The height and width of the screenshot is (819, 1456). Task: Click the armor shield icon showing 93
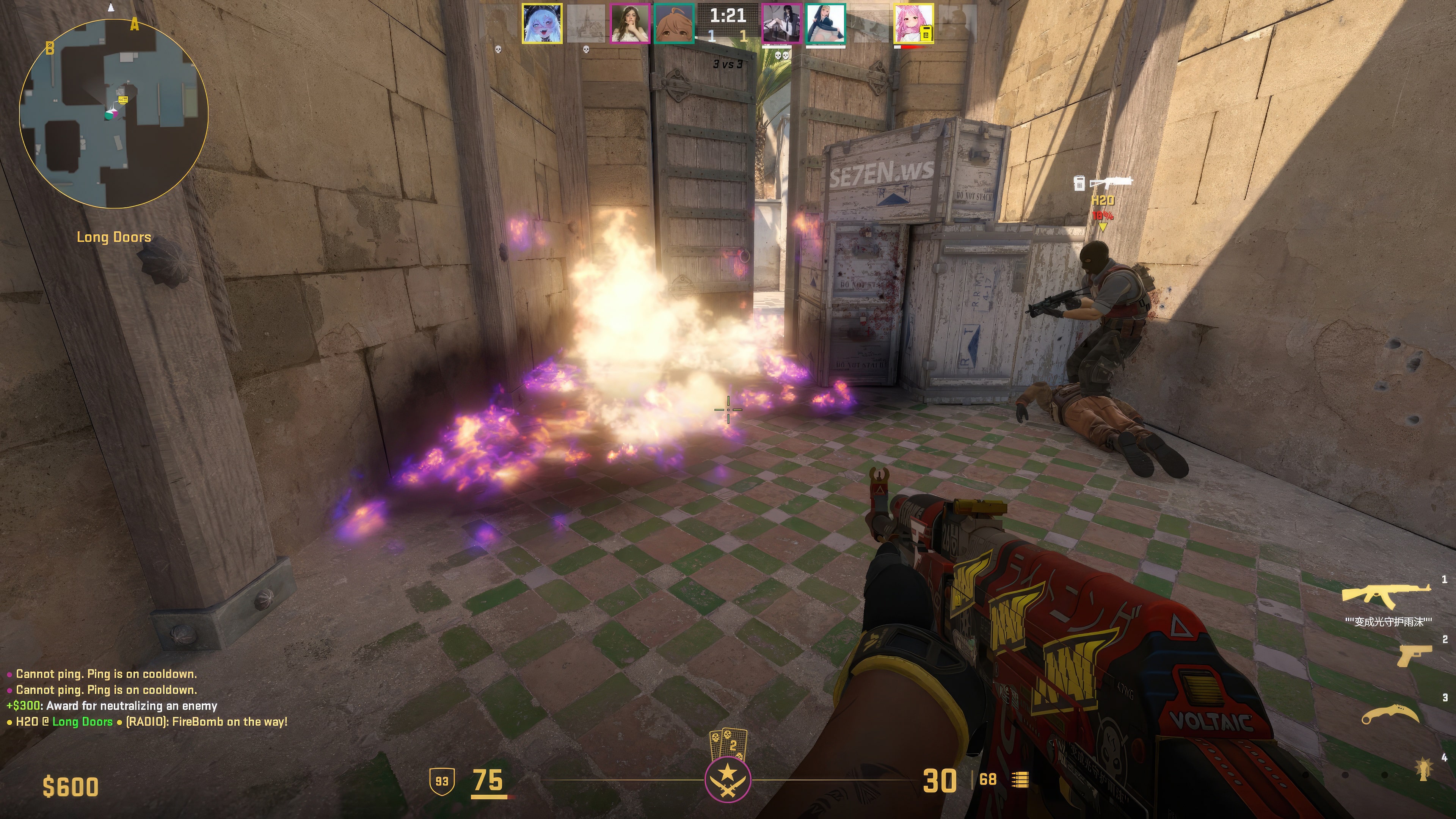[441, 781]
